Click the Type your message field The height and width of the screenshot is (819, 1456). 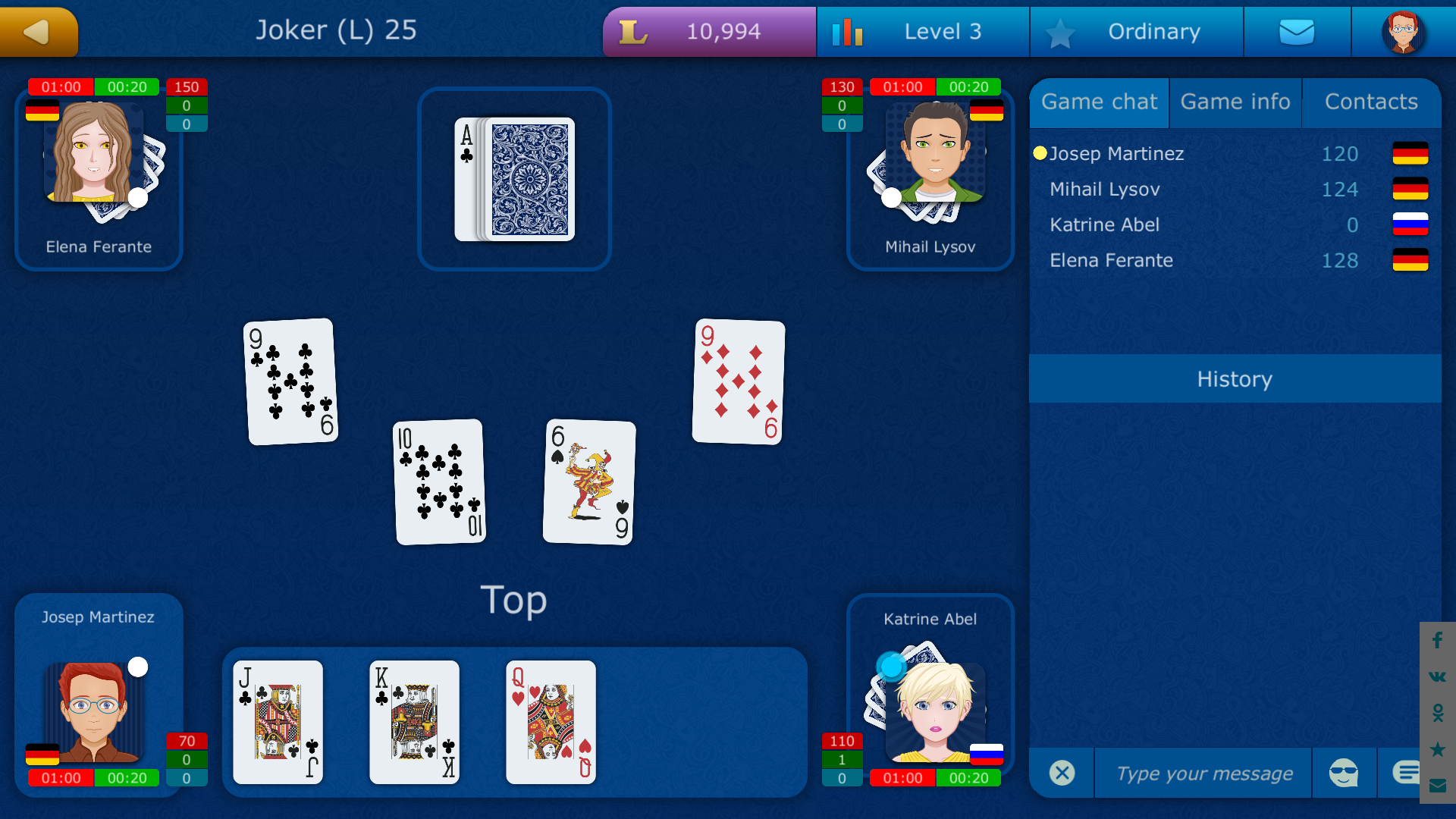coord(1203,773)
